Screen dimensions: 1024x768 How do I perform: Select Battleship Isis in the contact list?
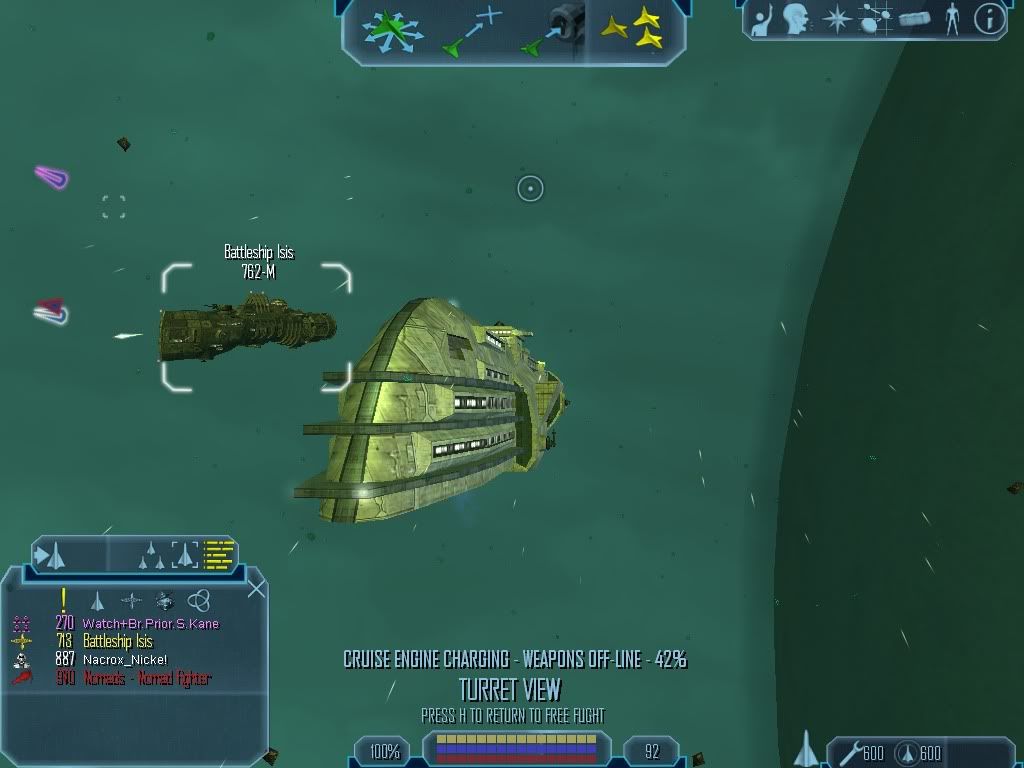pyautogui.click(x=117, y=642)
